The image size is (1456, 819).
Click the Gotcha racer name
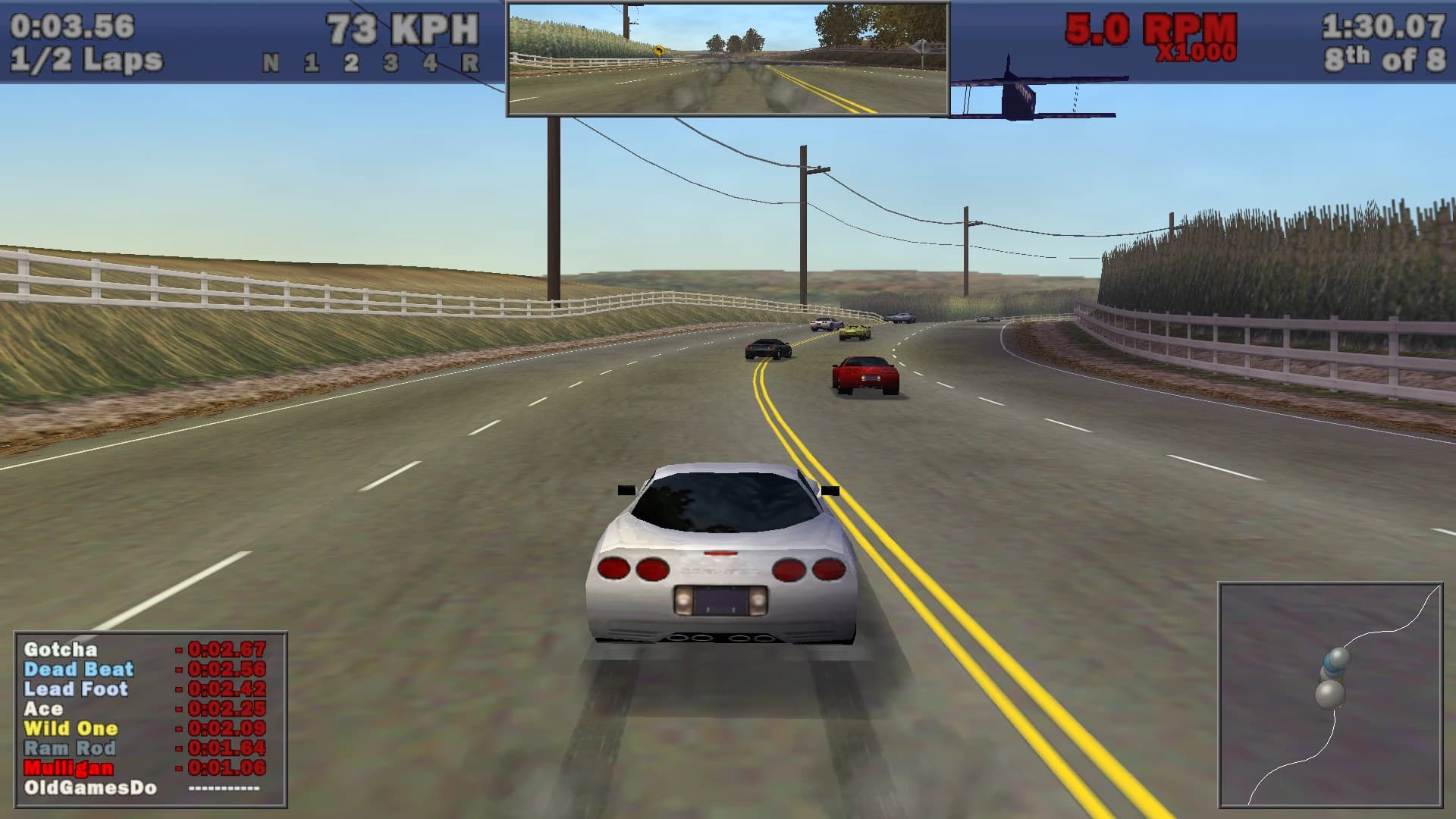(x=59, y=651)
